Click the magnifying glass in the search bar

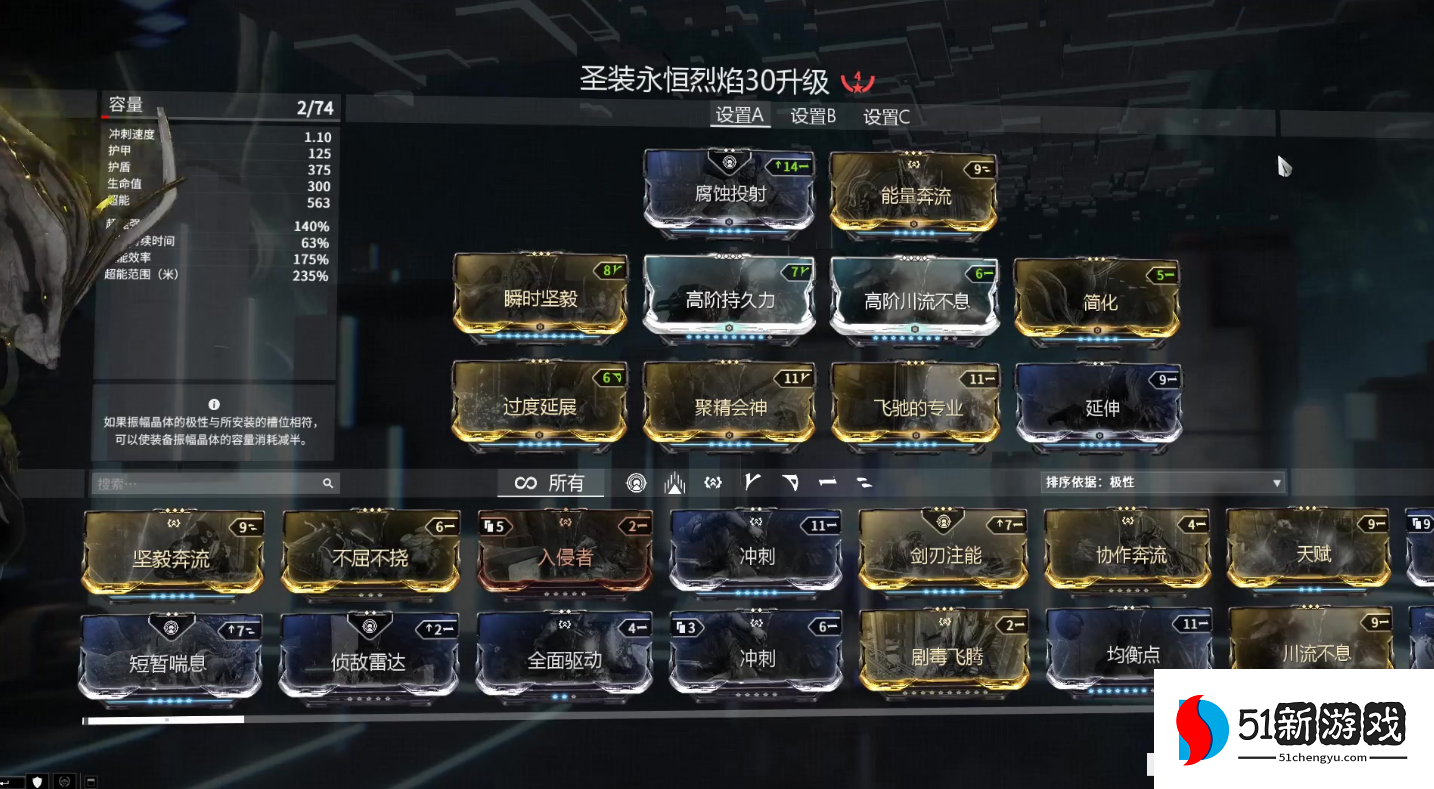click(x=327, y=482)
